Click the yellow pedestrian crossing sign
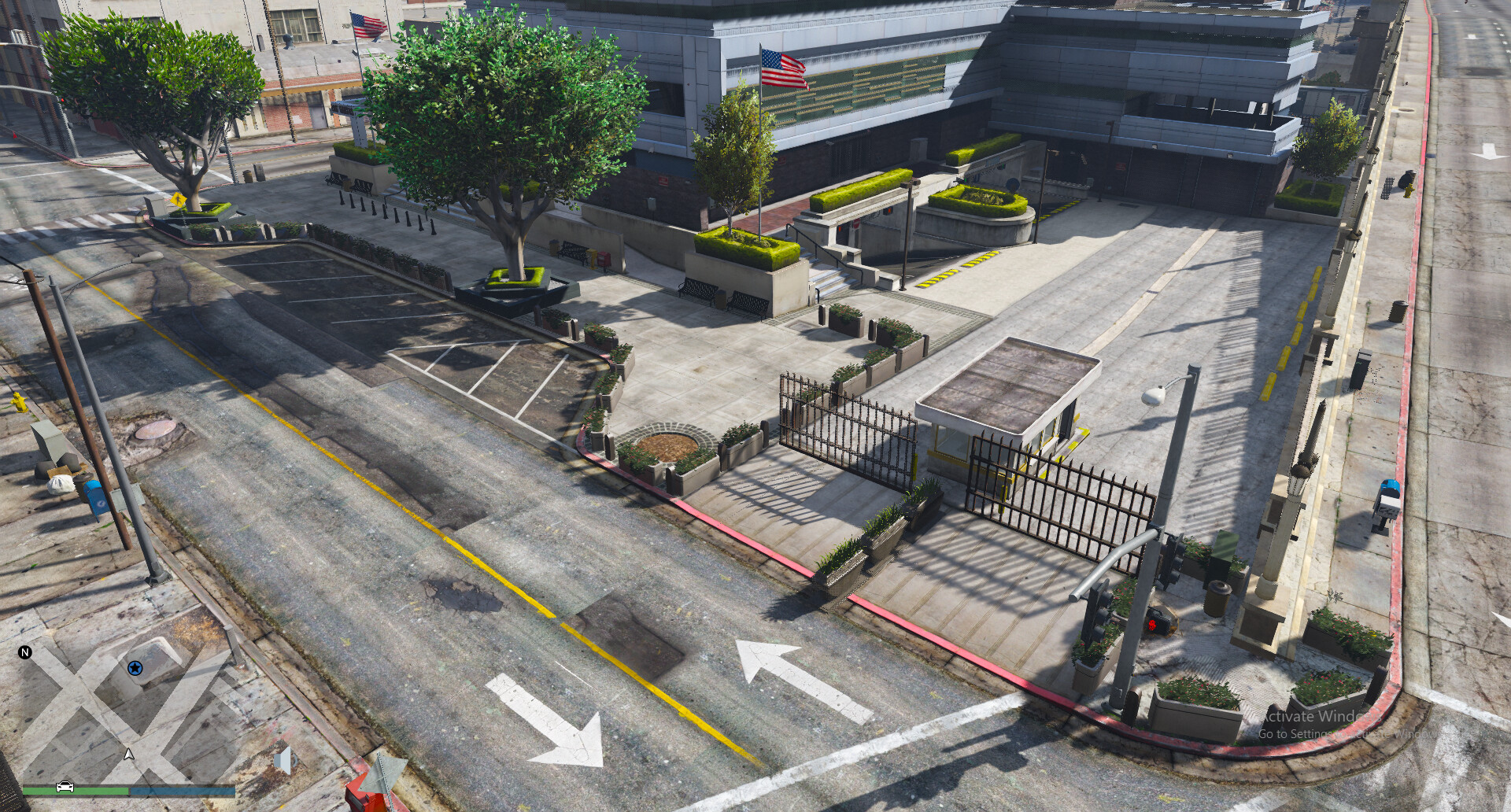 pyautogui.click(x=180, y=201)
